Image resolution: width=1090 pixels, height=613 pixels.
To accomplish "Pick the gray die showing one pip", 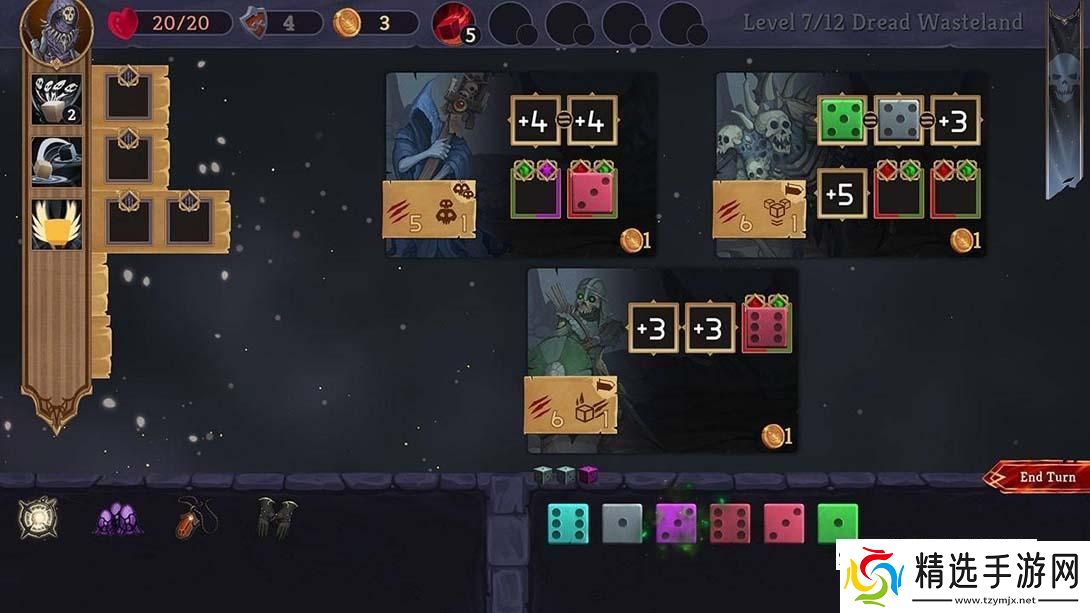I will [x=621, y=523].
